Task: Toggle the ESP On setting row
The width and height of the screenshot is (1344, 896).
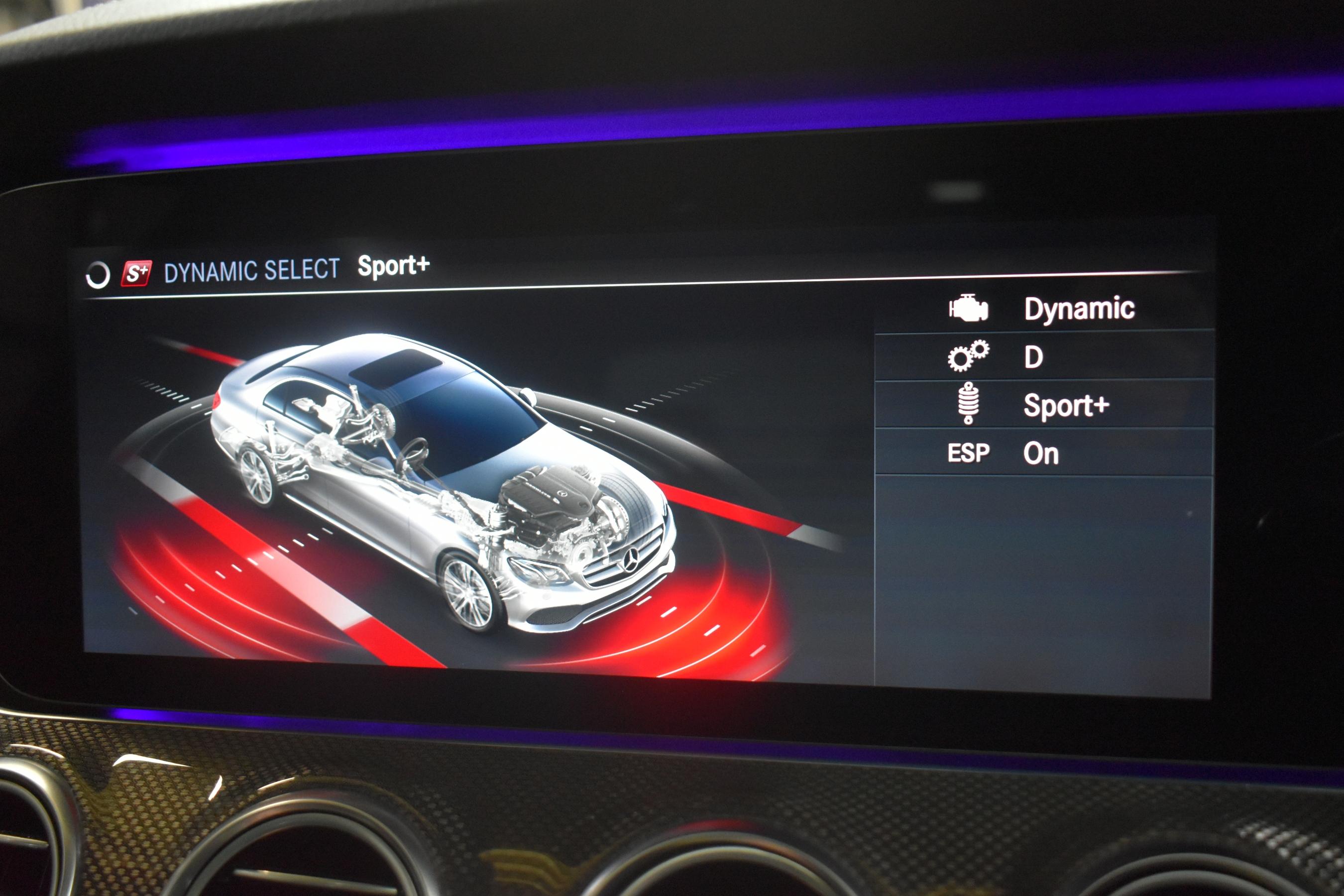Action: click(x=1043, y=452)
